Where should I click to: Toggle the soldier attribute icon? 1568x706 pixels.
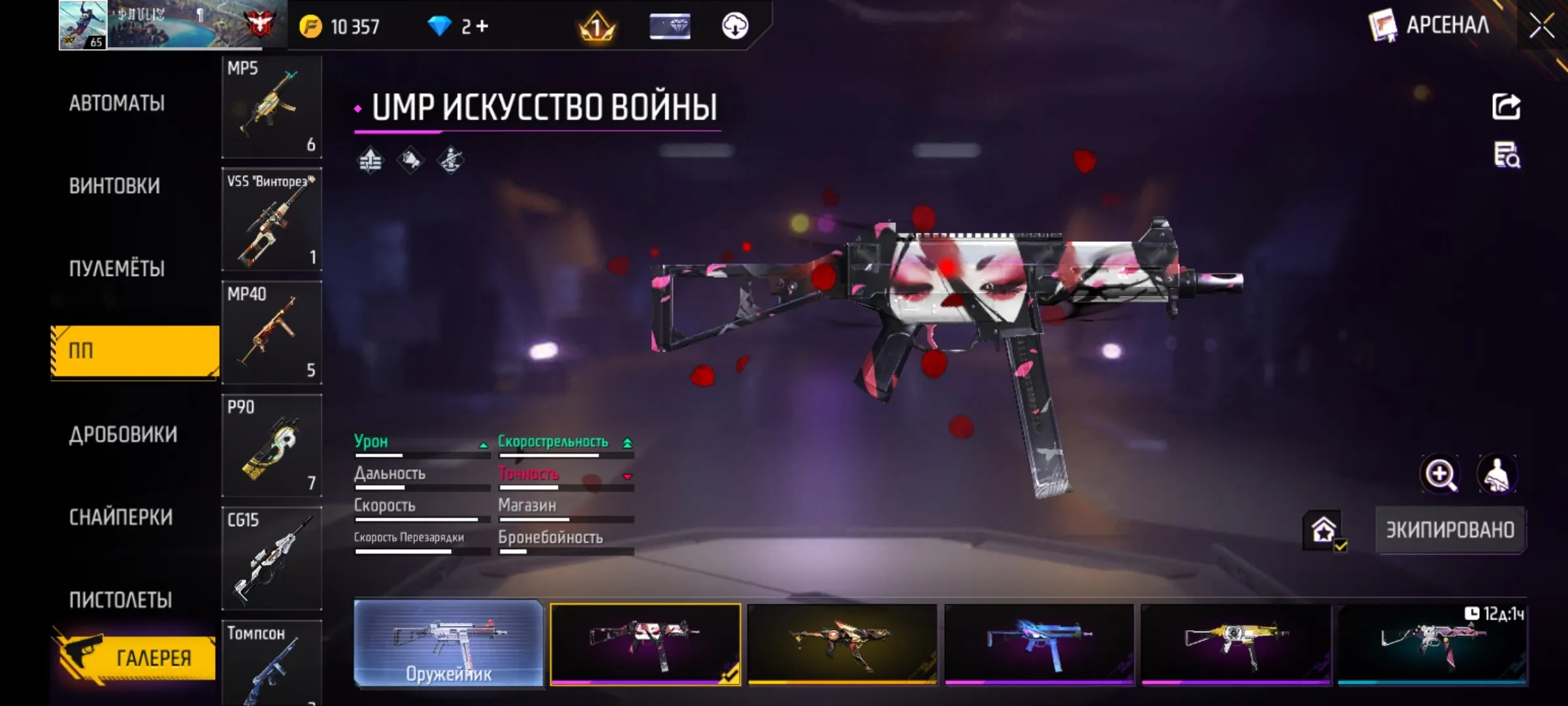pos(451,160)
